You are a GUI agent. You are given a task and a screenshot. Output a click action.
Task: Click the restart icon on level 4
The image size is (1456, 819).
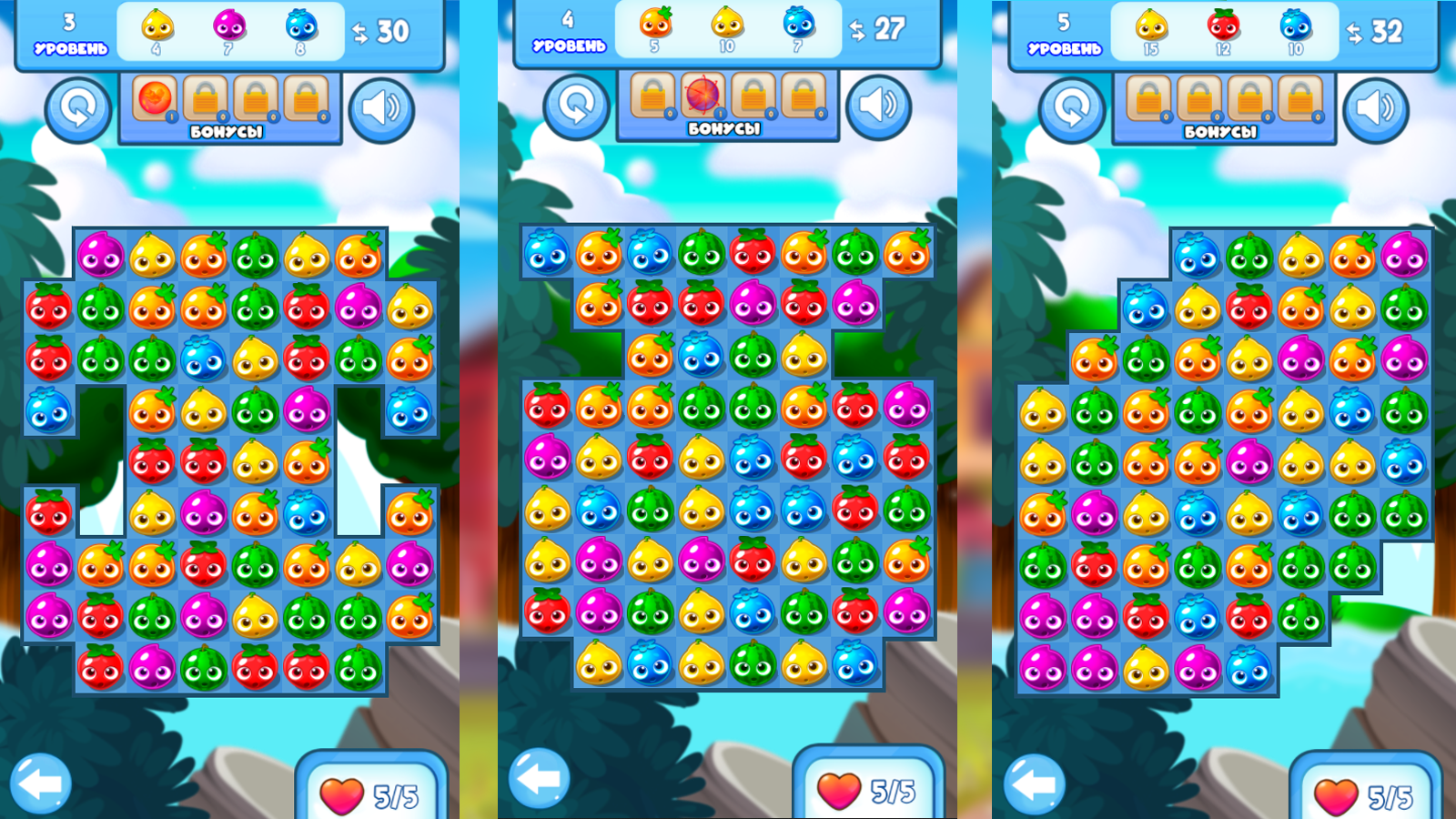577,106
